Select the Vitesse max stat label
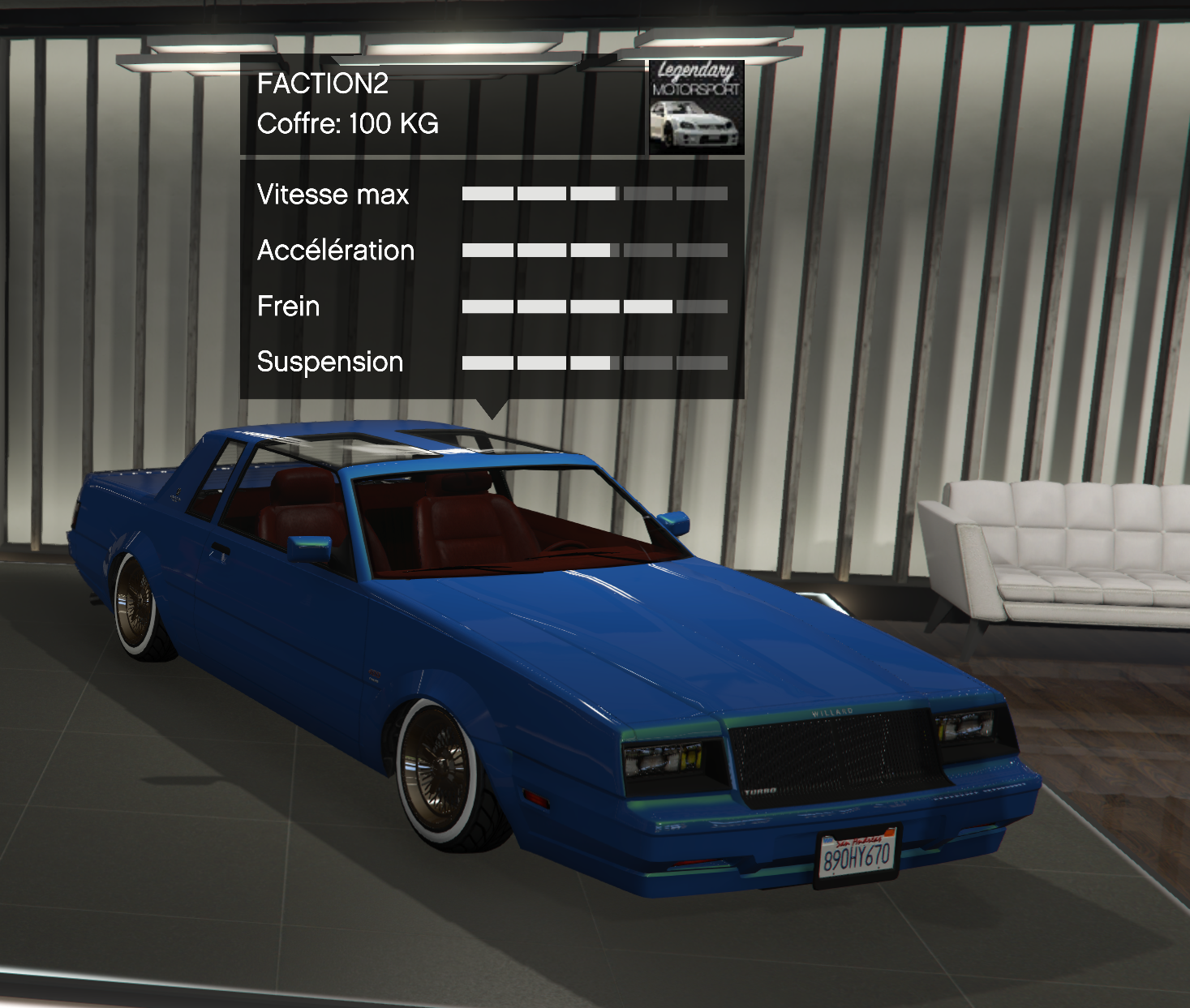 pyautogui.click(x=332, y=195)
